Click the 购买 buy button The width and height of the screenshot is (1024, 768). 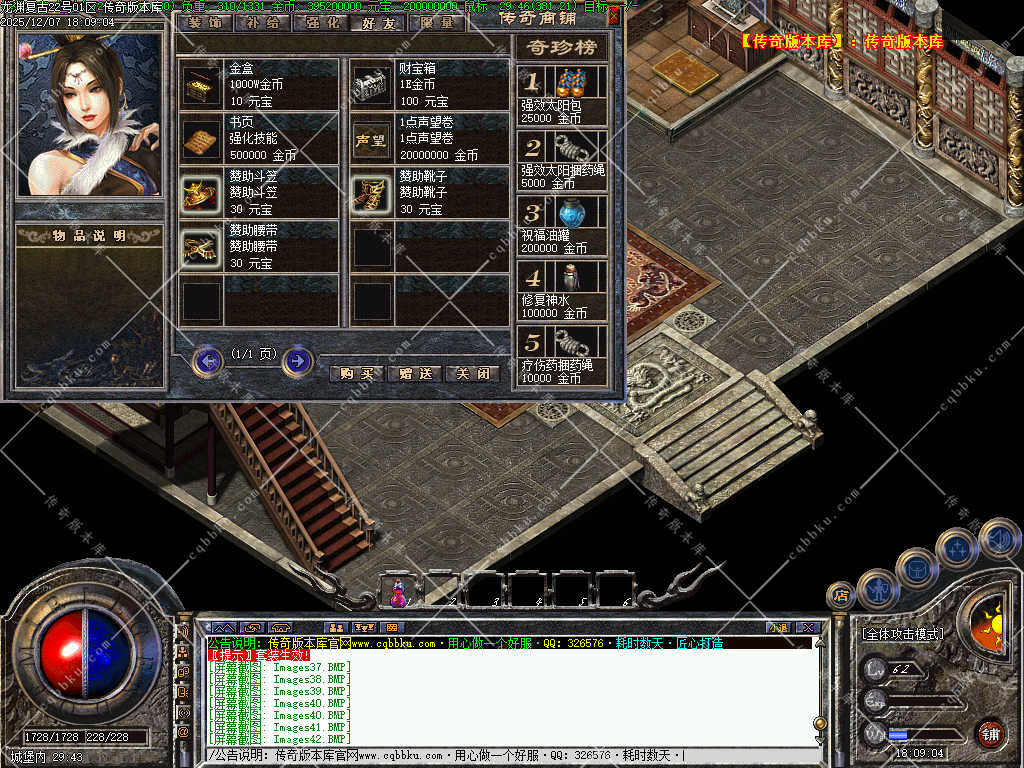[356, 373]
